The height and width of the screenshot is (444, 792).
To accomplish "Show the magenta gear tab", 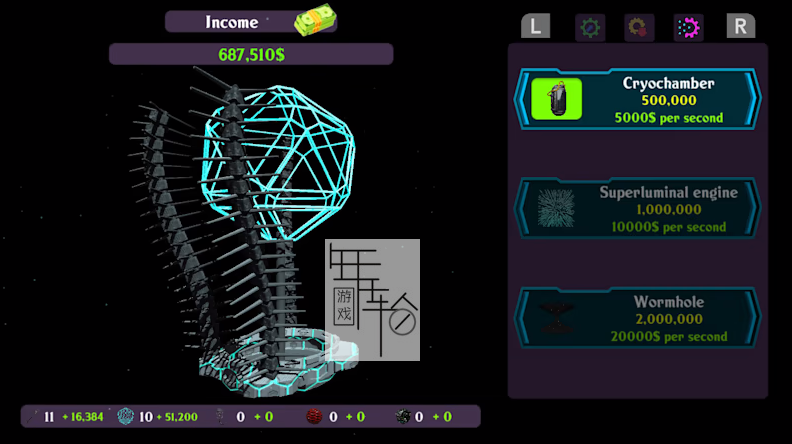I will pos(688,27).
